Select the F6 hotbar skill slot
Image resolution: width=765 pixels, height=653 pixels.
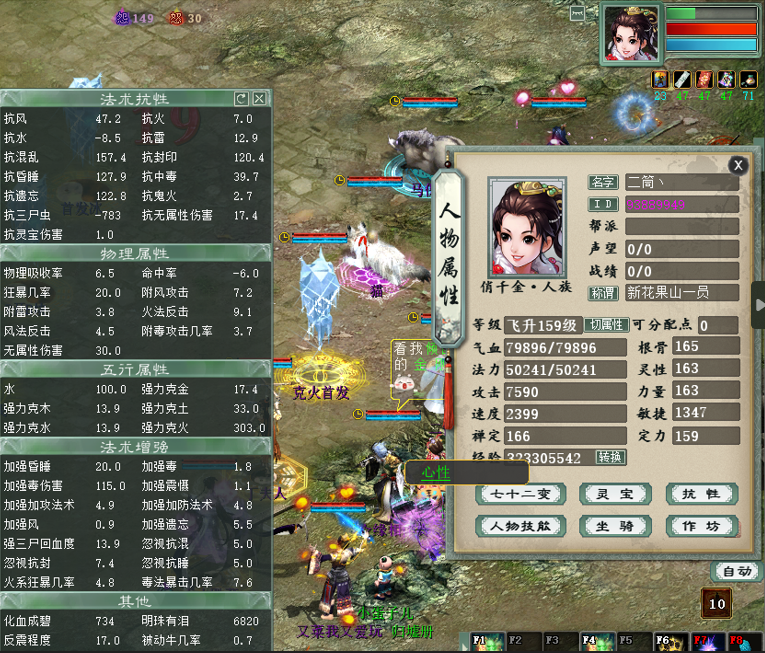[666, 640]
